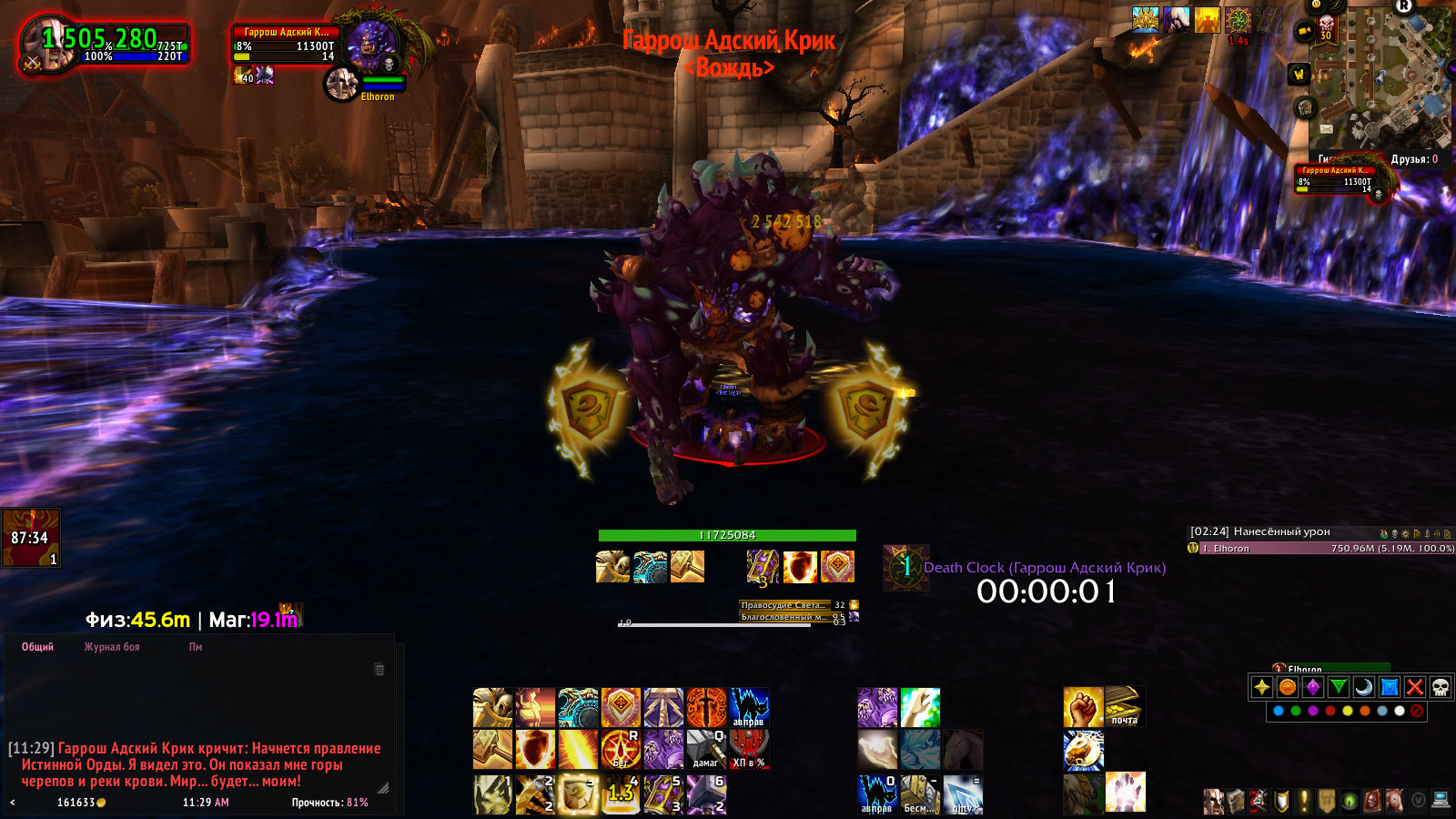Open the game menu computer icon
Image resolution: width=1456 pixels, height=819 pixels.
tap(1441, 801)
